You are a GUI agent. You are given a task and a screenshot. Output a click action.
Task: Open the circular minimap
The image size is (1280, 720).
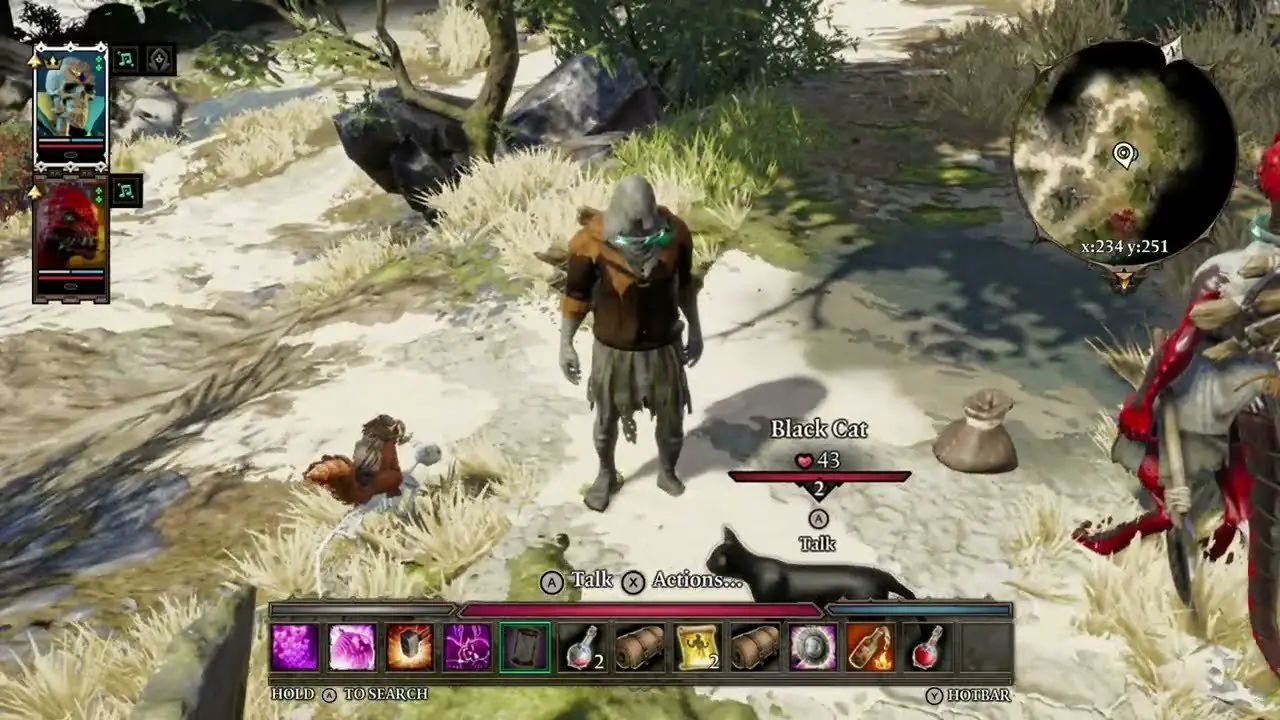1122,155
